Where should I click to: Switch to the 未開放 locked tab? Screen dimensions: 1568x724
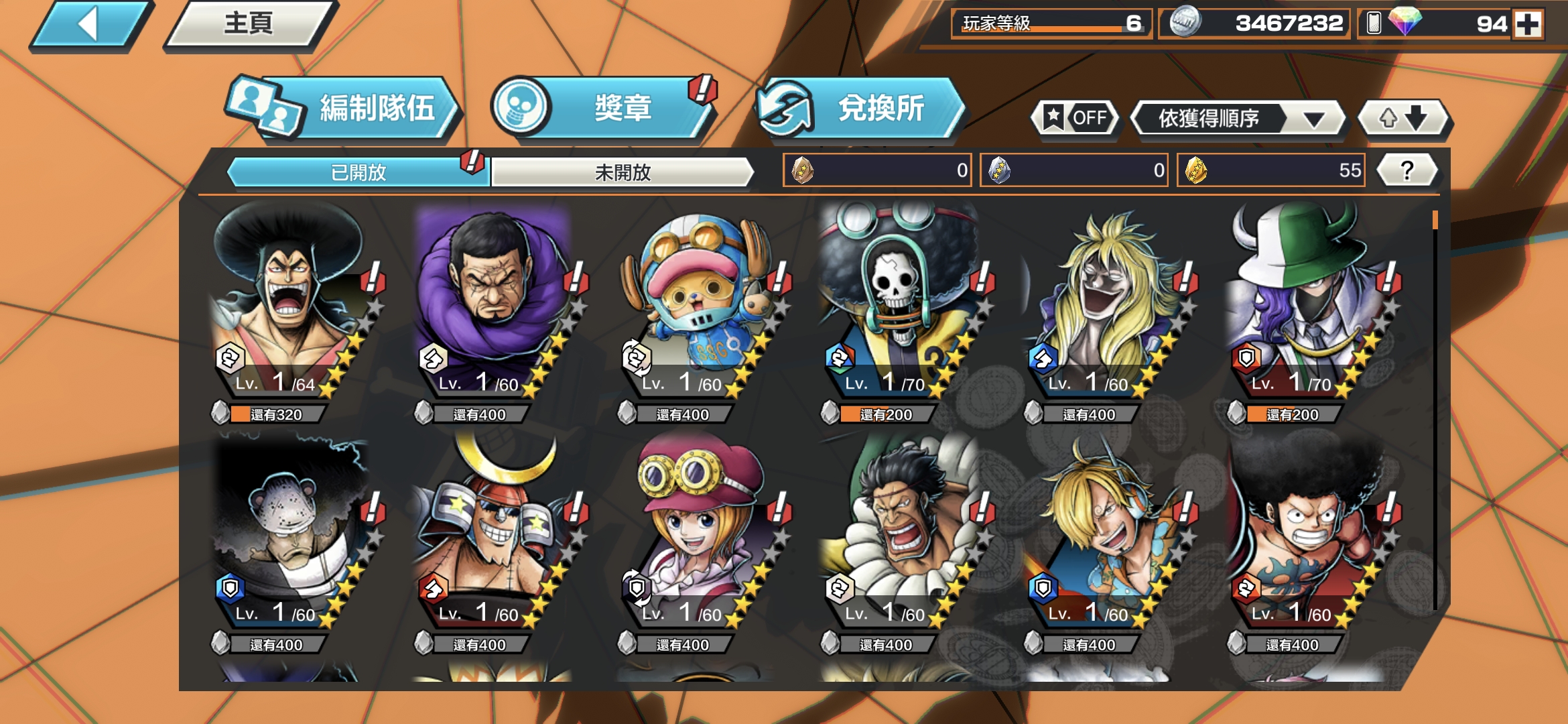tap(623, 172)
